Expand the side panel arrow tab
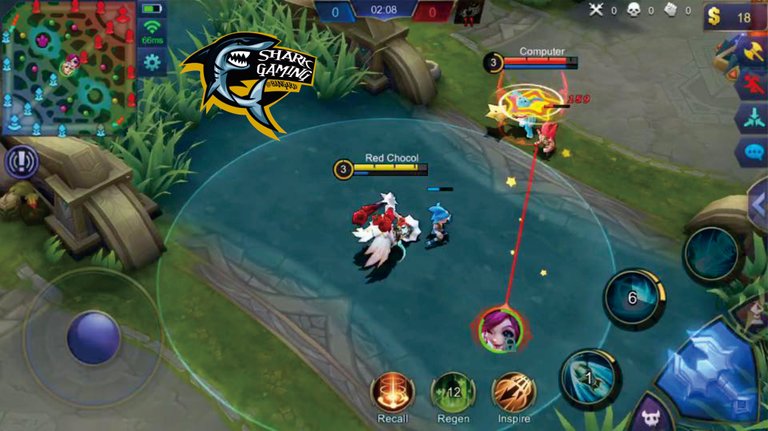 [757, 204]
